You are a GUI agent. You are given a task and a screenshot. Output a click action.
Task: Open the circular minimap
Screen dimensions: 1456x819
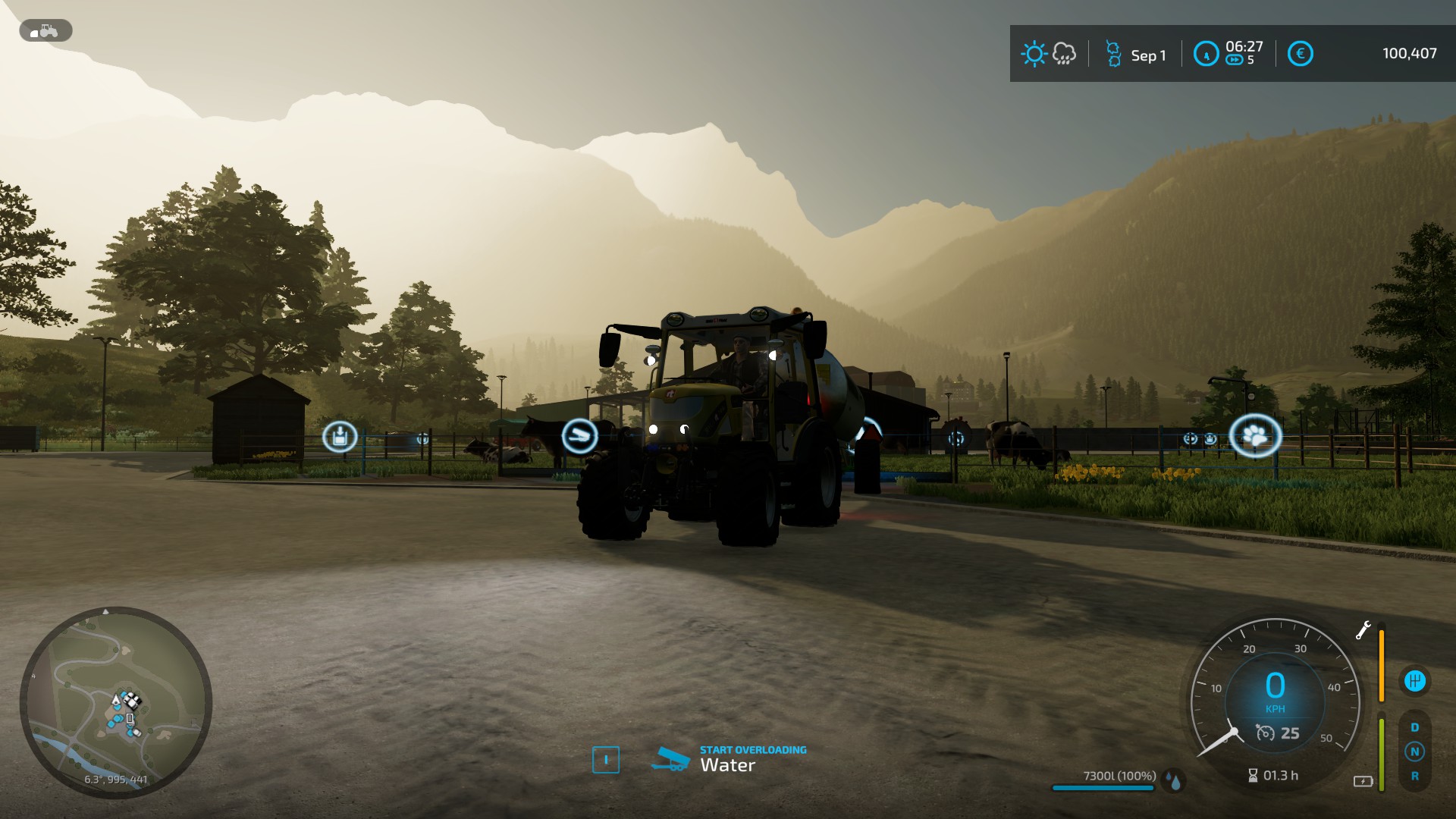point(115,703)
